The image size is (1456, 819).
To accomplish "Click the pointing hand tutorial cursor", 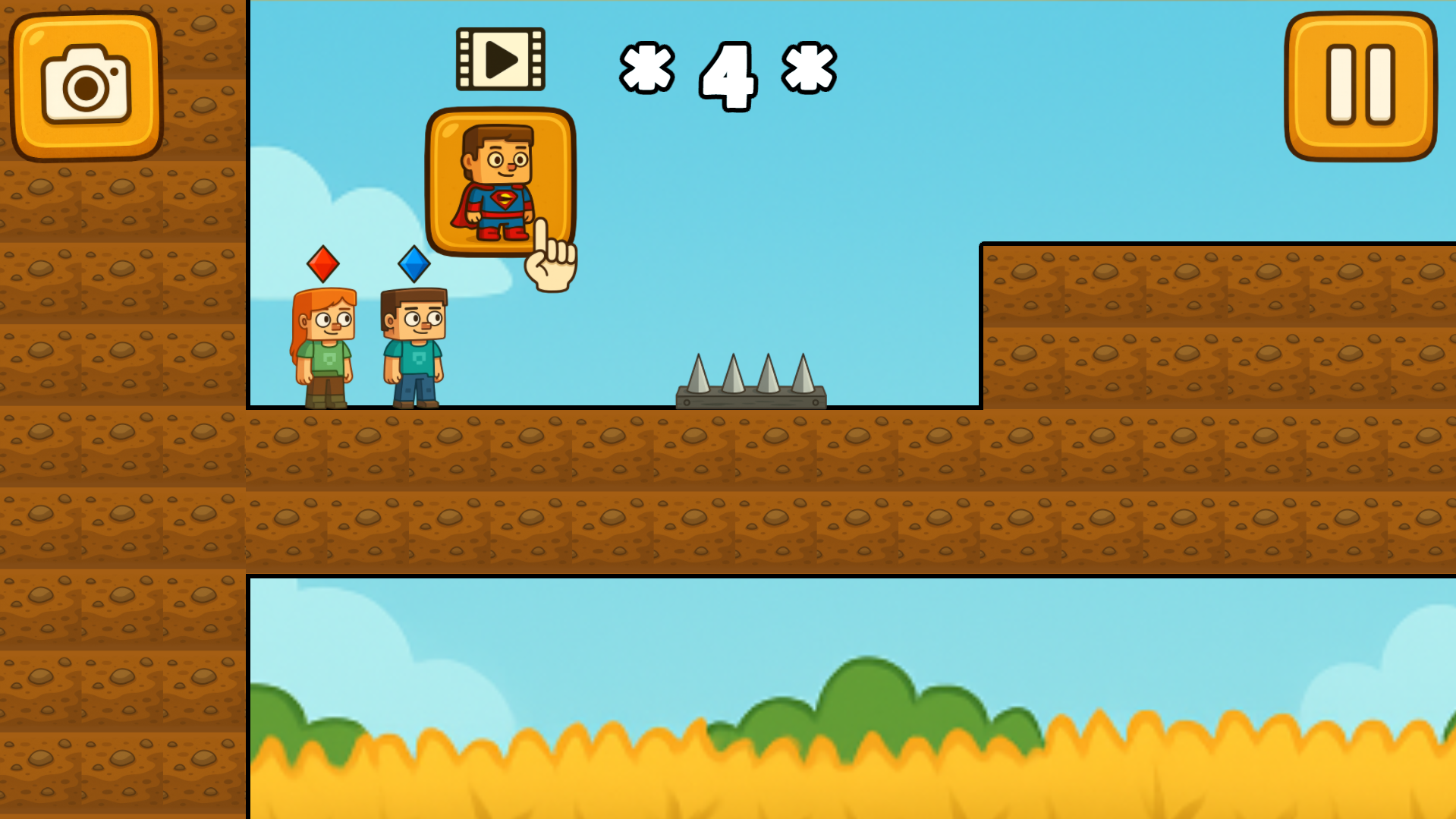I will click(x=550, y=258).
